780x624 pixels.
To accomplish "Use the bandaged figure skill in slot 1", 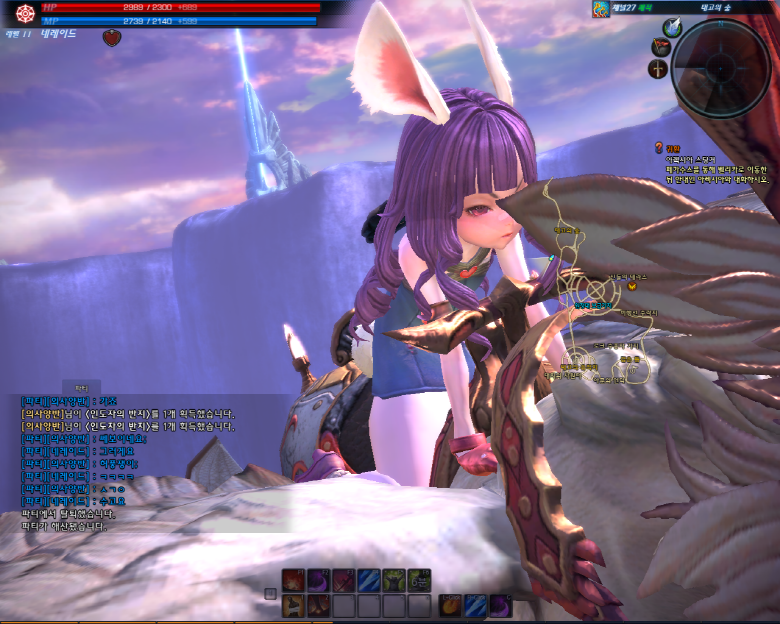I will 293,605.
